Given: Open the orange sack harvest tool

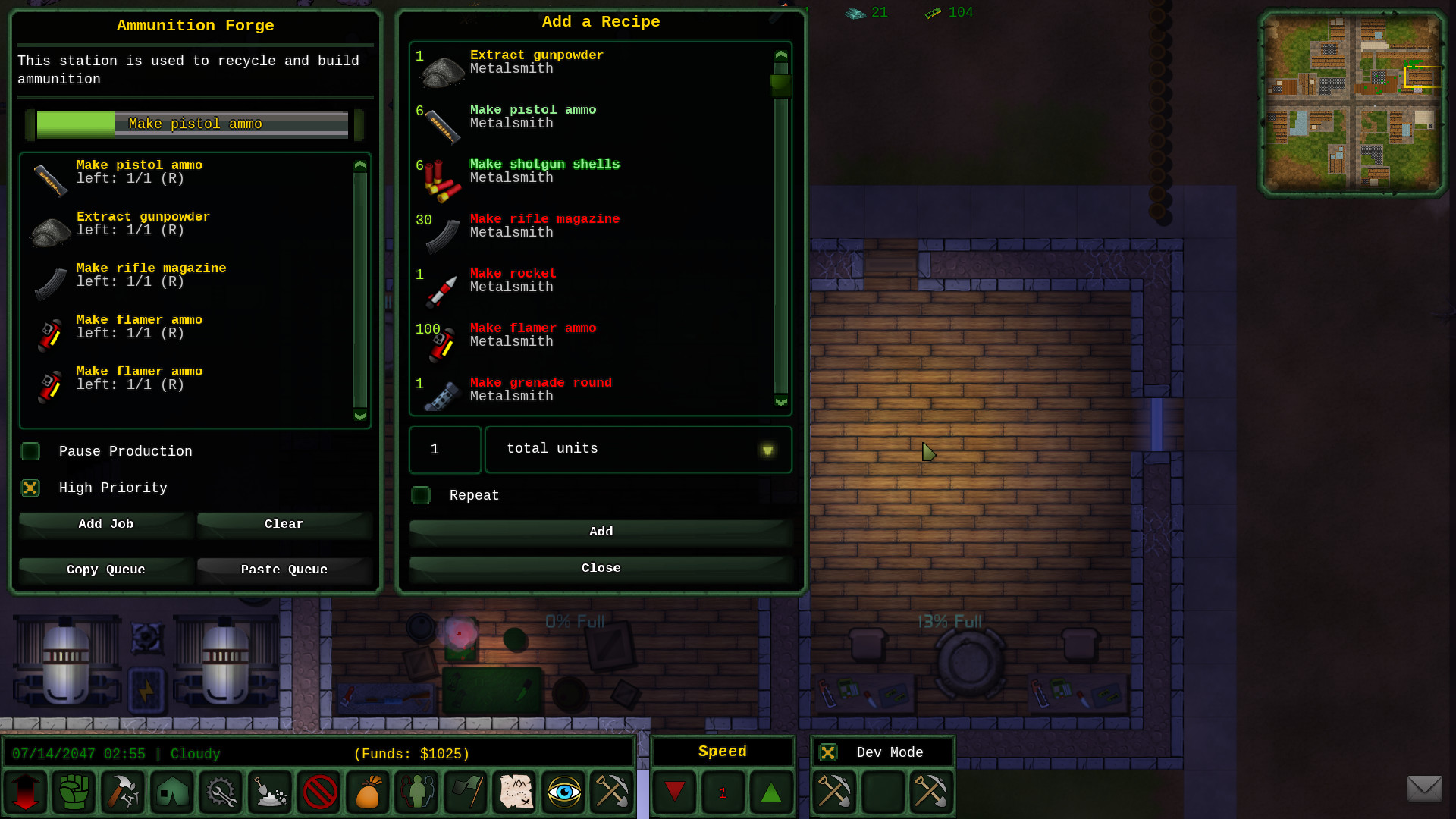Looking at the screenshot, I should [367, 792].
